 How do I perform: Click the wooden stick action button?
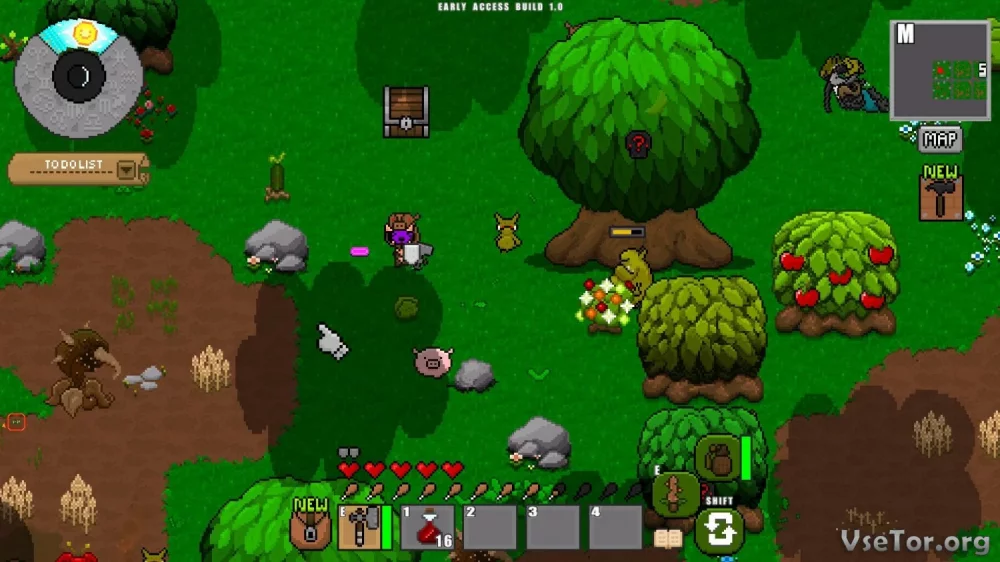(675, 493)
